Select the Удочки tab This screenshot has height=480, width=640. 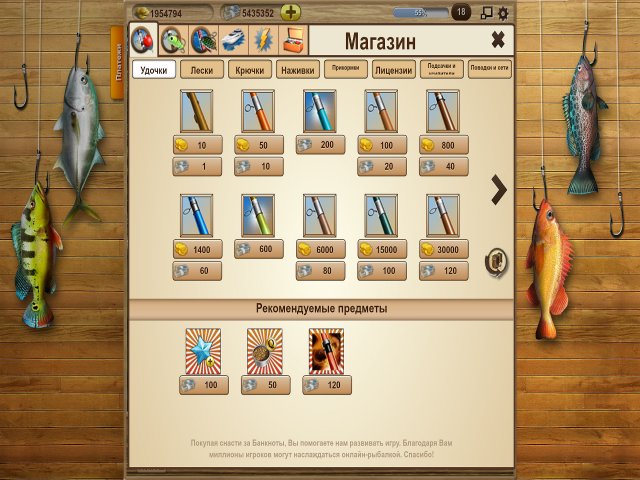(x=154, y=70)
